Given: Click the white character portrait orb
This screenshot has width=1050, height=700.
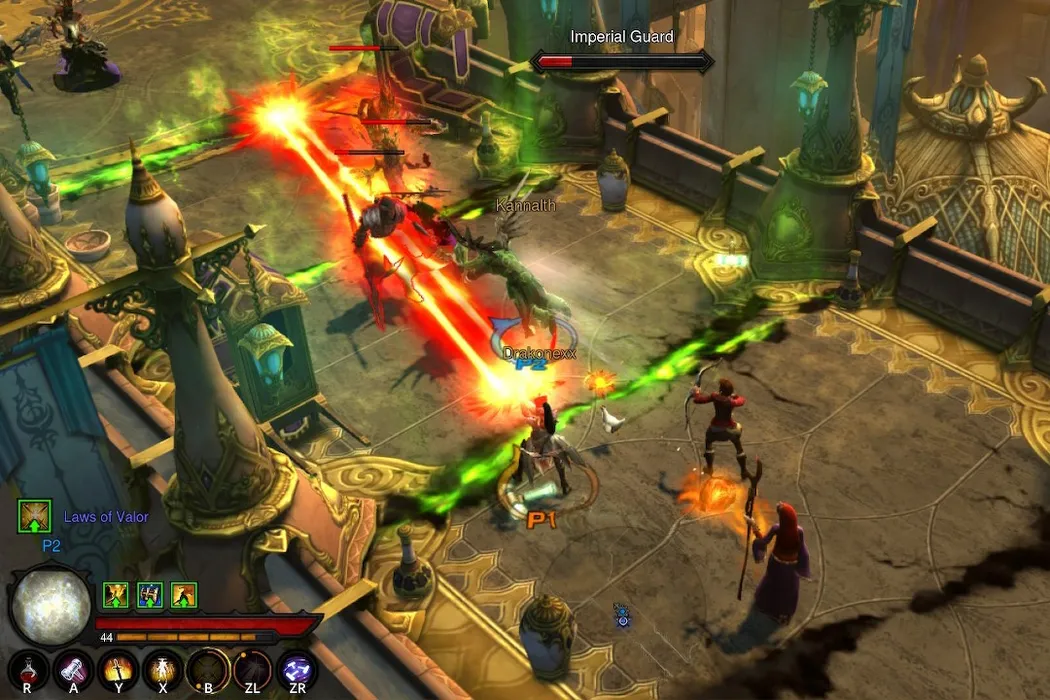Looking at the screenshot, I should (x=50, y=607).
